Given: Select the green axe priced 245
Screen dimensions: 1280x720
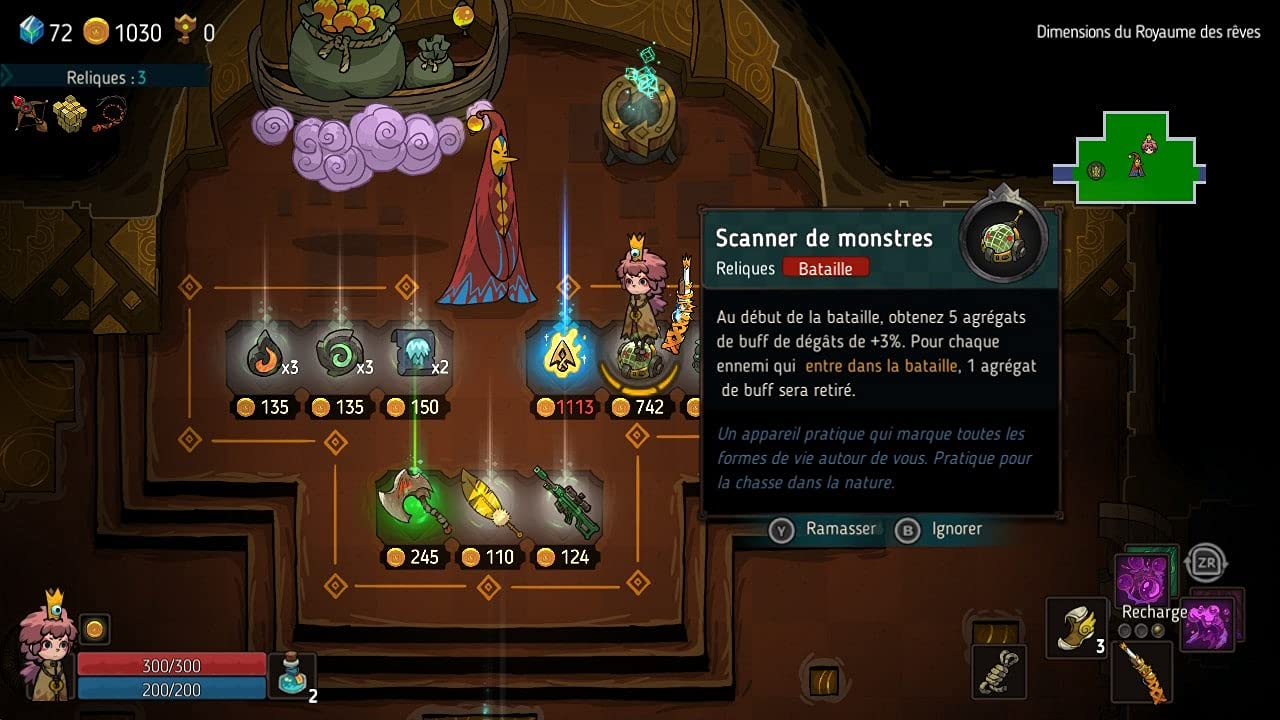Looking at the screenshot, I should (x=413, y=503).
